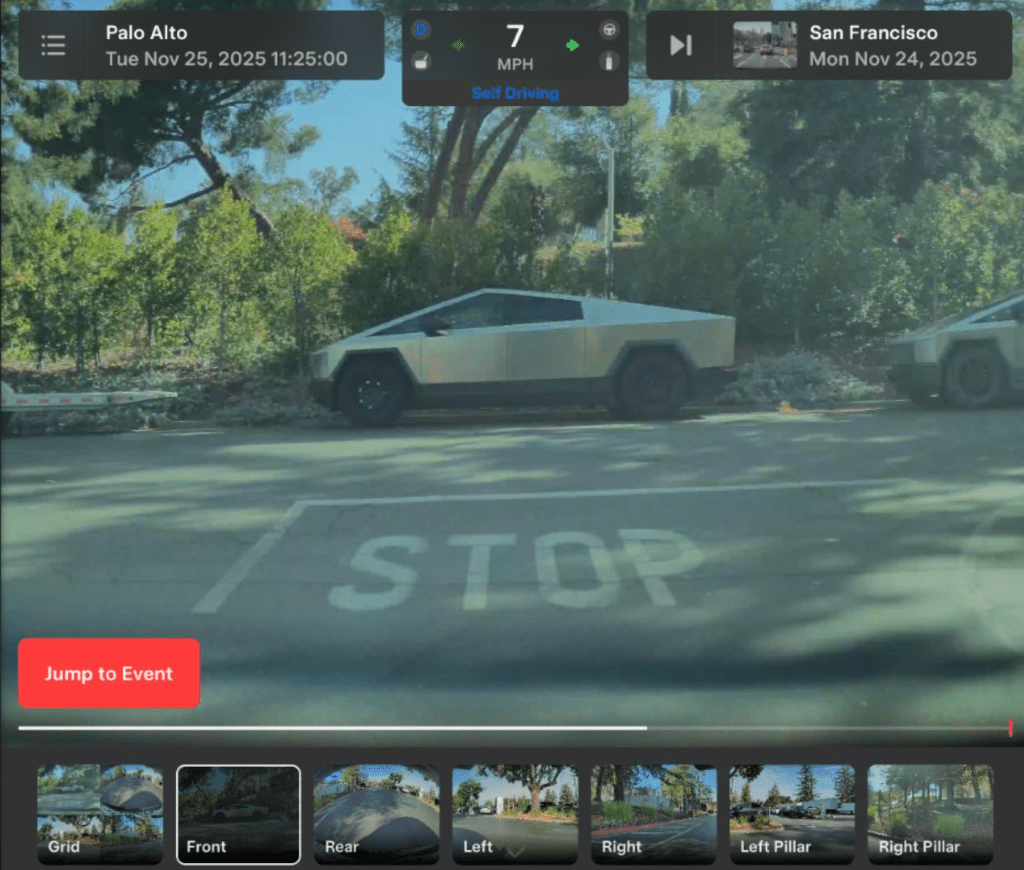Viewport: 1024px width, 870px height.
Task: Select the Front camera thumbnail
Action: tap(238, 814)
